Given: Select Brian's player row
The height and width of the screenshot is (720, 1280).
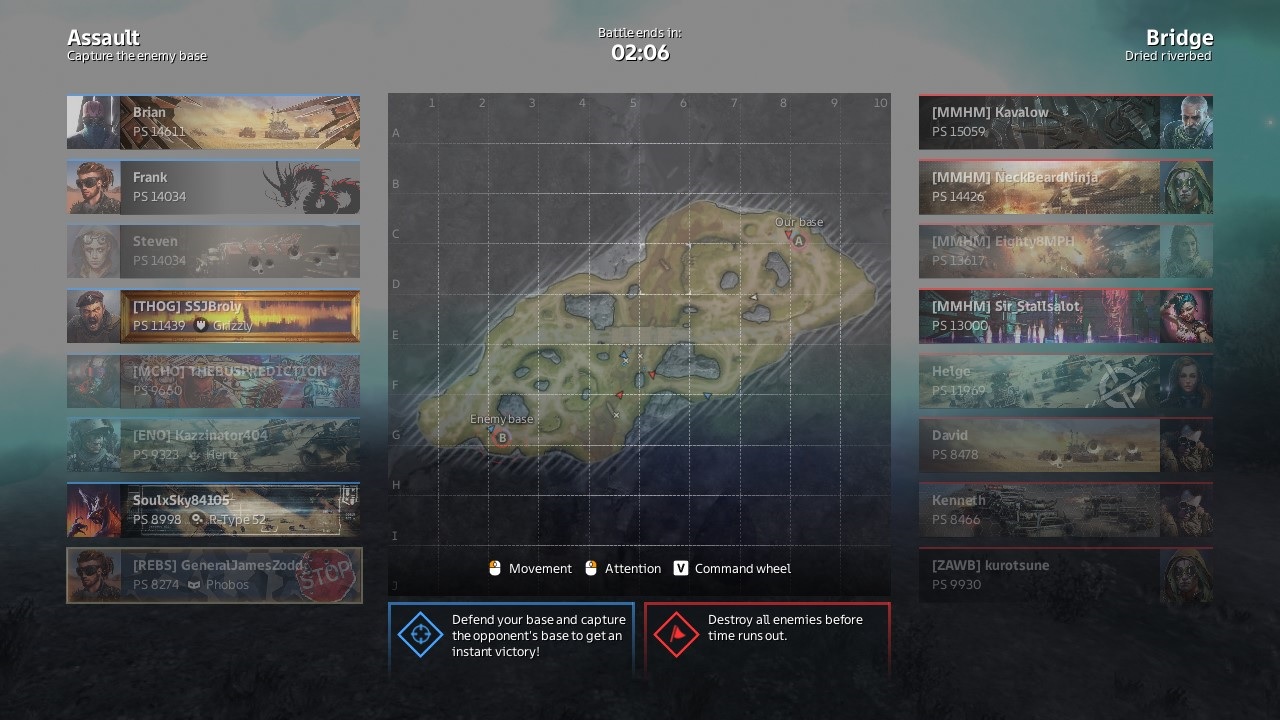Looking at the screenshot, I should pos(213,122).
